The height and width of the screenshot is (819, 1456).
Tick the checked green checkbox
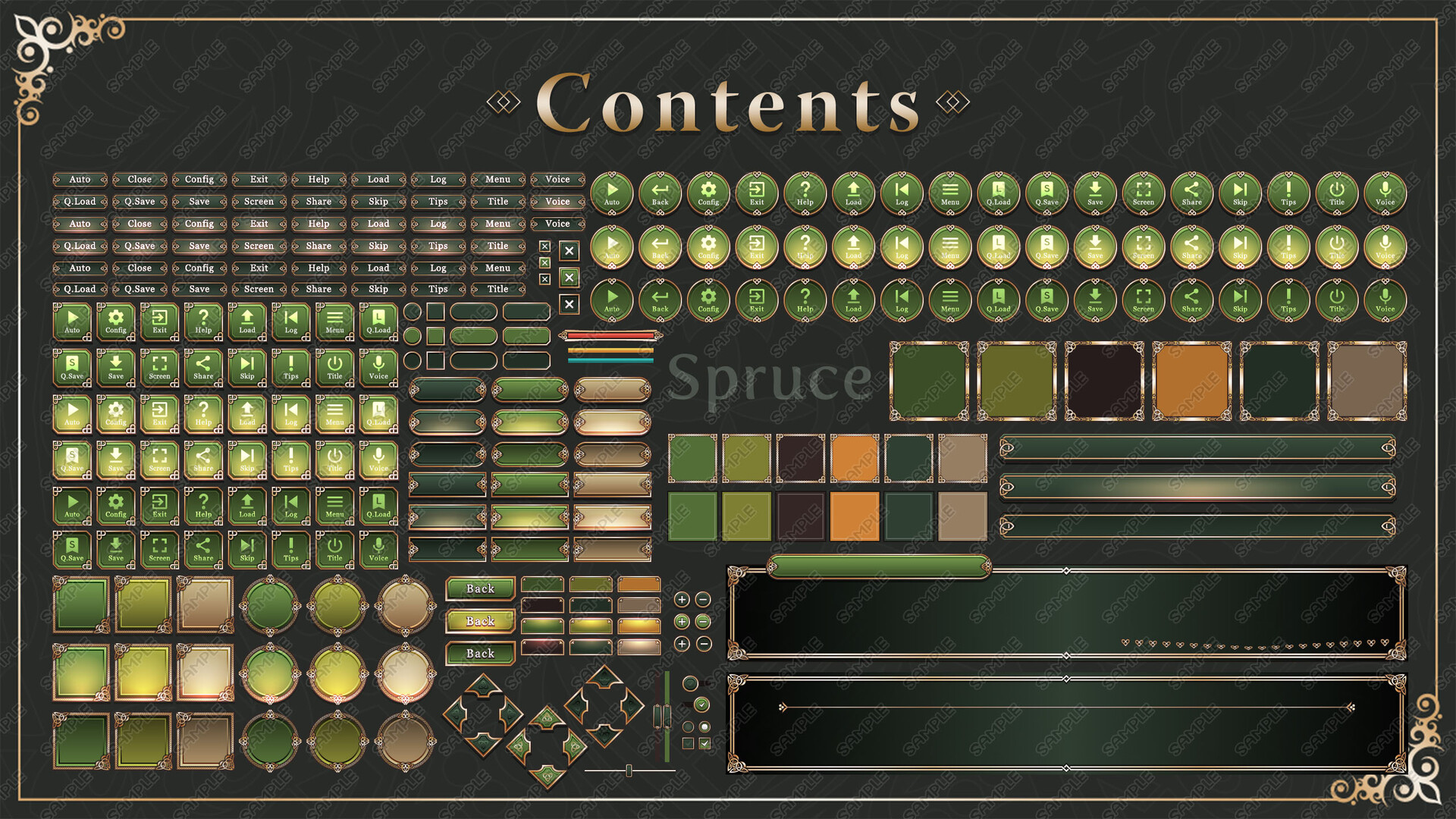pyautogui.click(x=705, y=742)
